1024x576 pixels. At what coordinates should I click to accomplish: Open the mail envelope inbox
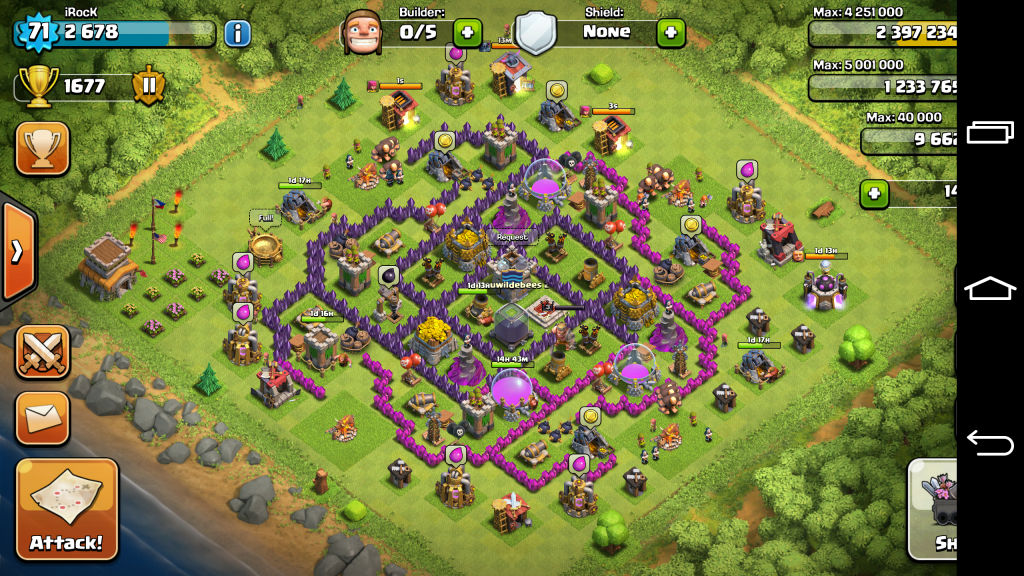[42, 418]
